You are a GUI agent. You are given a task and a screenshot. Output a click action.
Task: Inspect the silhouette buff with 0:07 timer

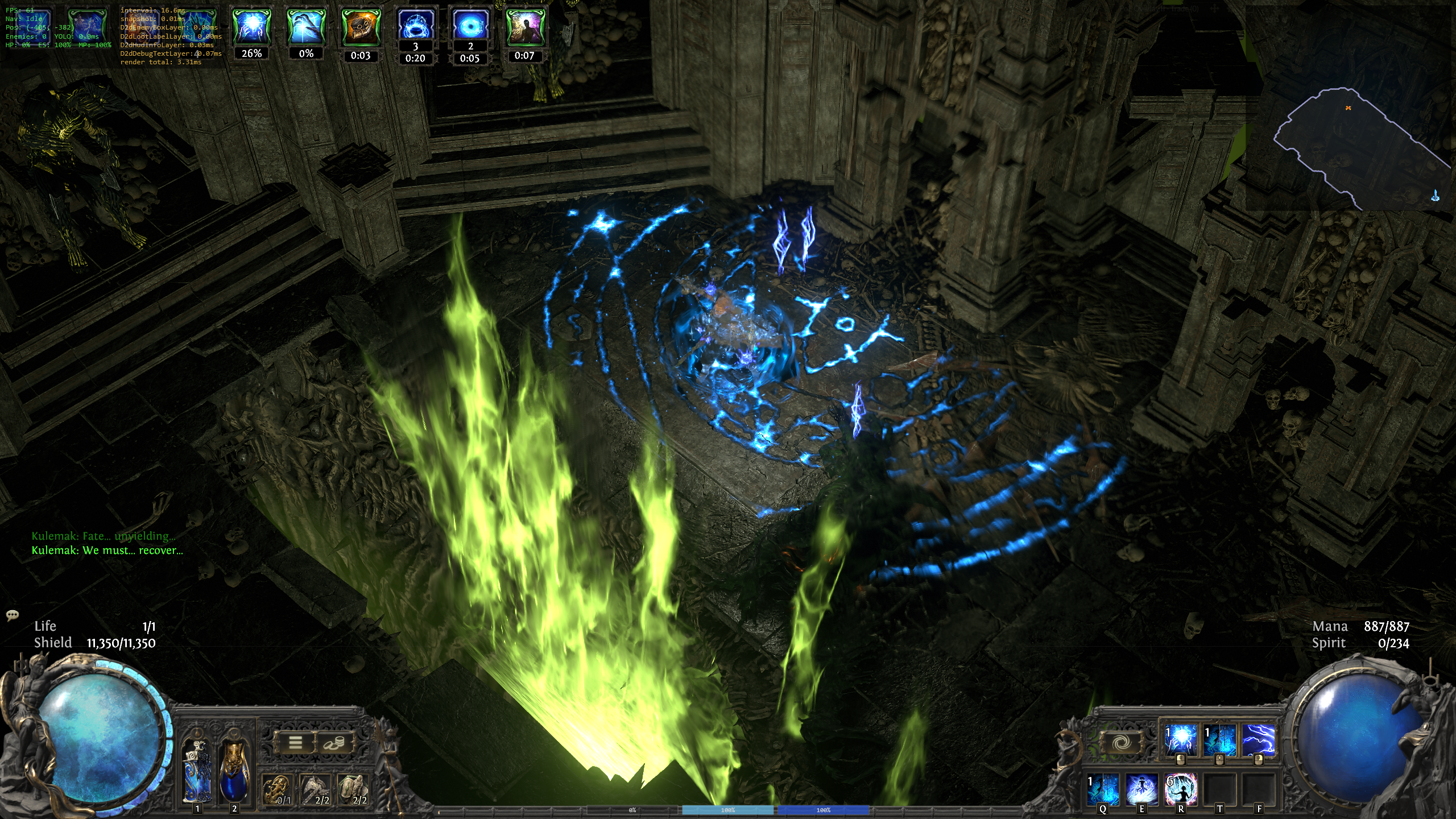[524, 28]
